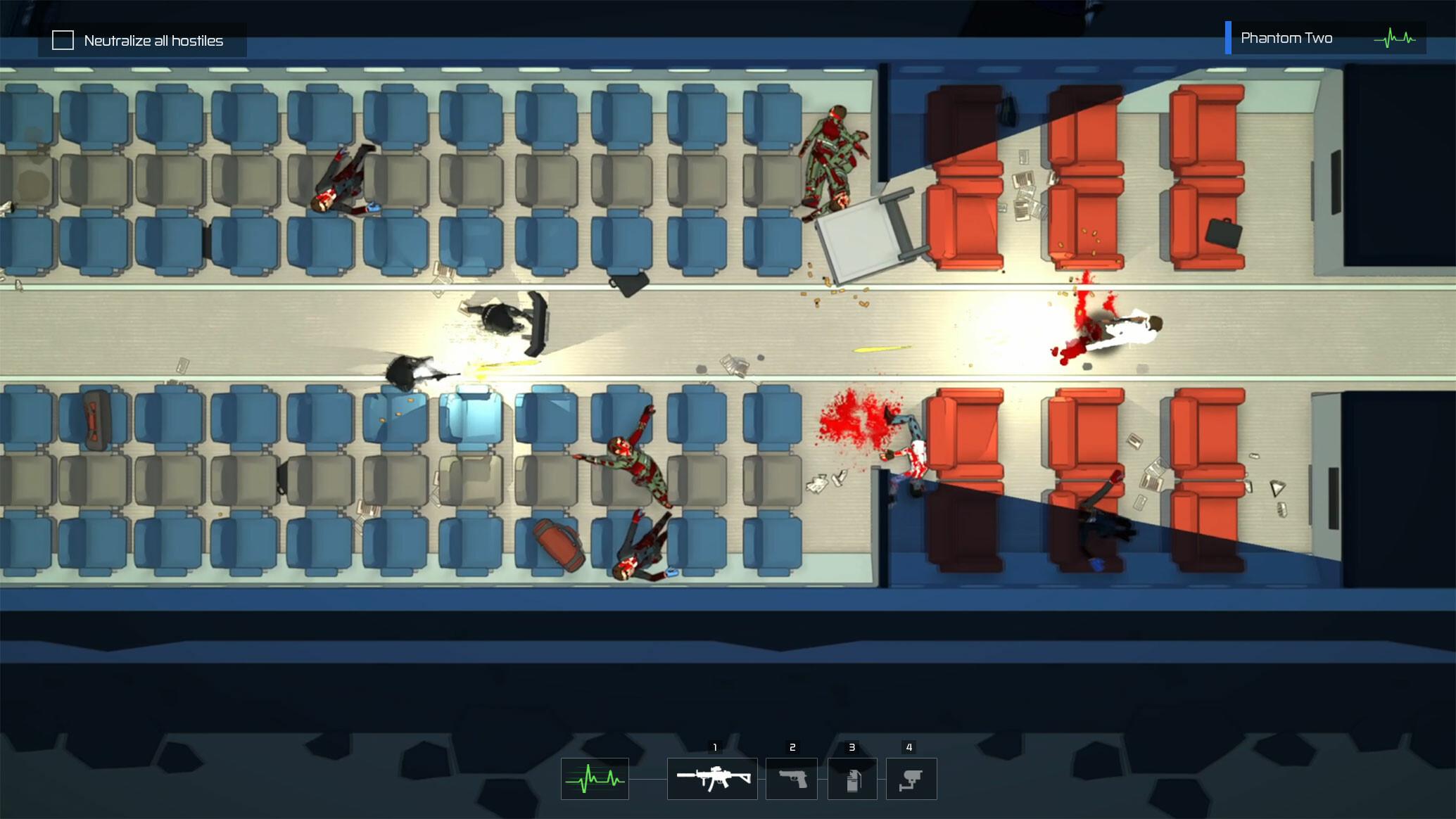1456x819 pixels.
Task: Open the weapon hotbar slot 1 details
Action: pyautogui.click(x=712, y=778)
